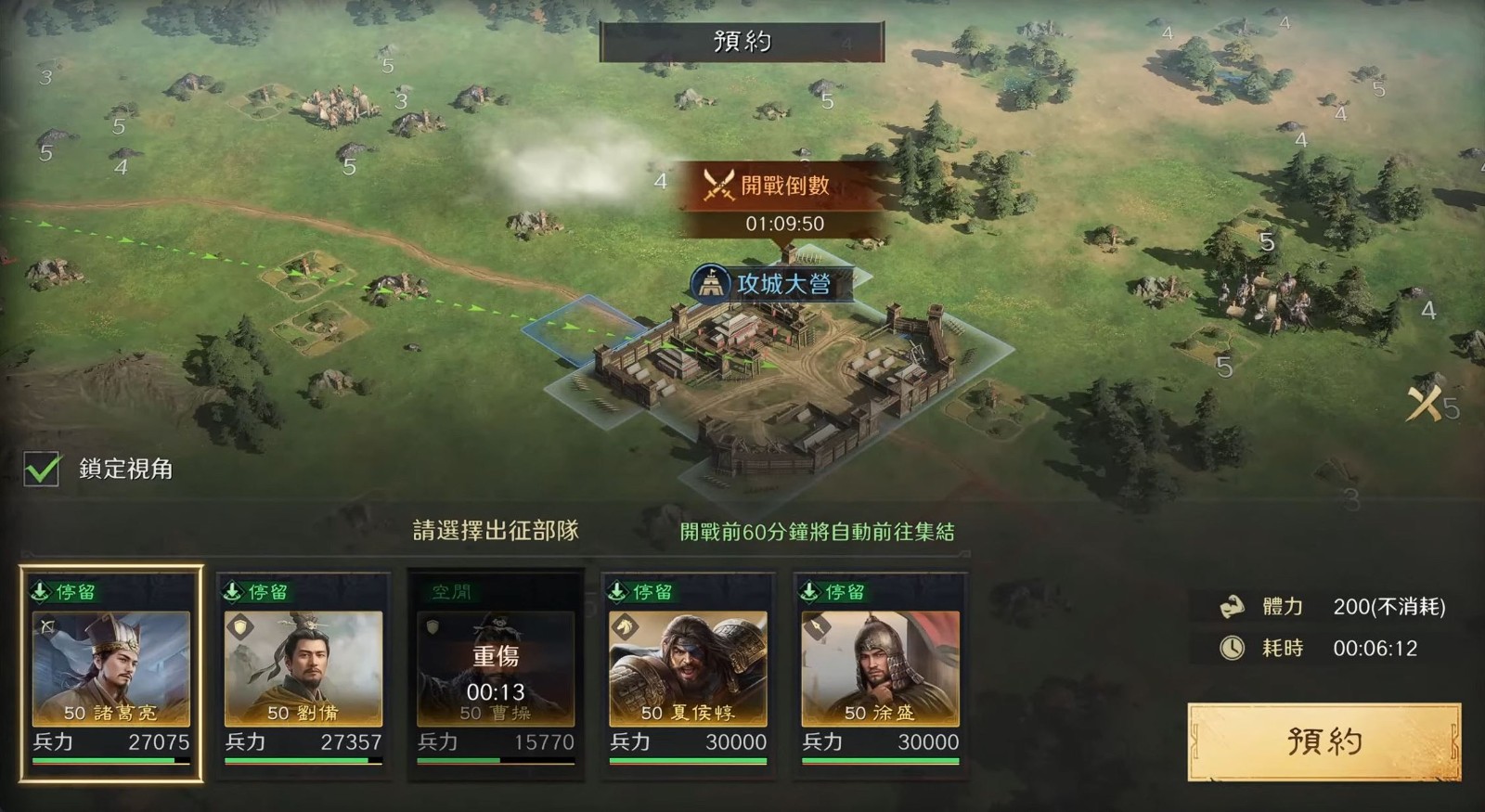Toggle the 鎖定視角 lock view checkbox
The width and height of the screenshot is (1485, 812).
pyautogui.click(x=42, y=470)
